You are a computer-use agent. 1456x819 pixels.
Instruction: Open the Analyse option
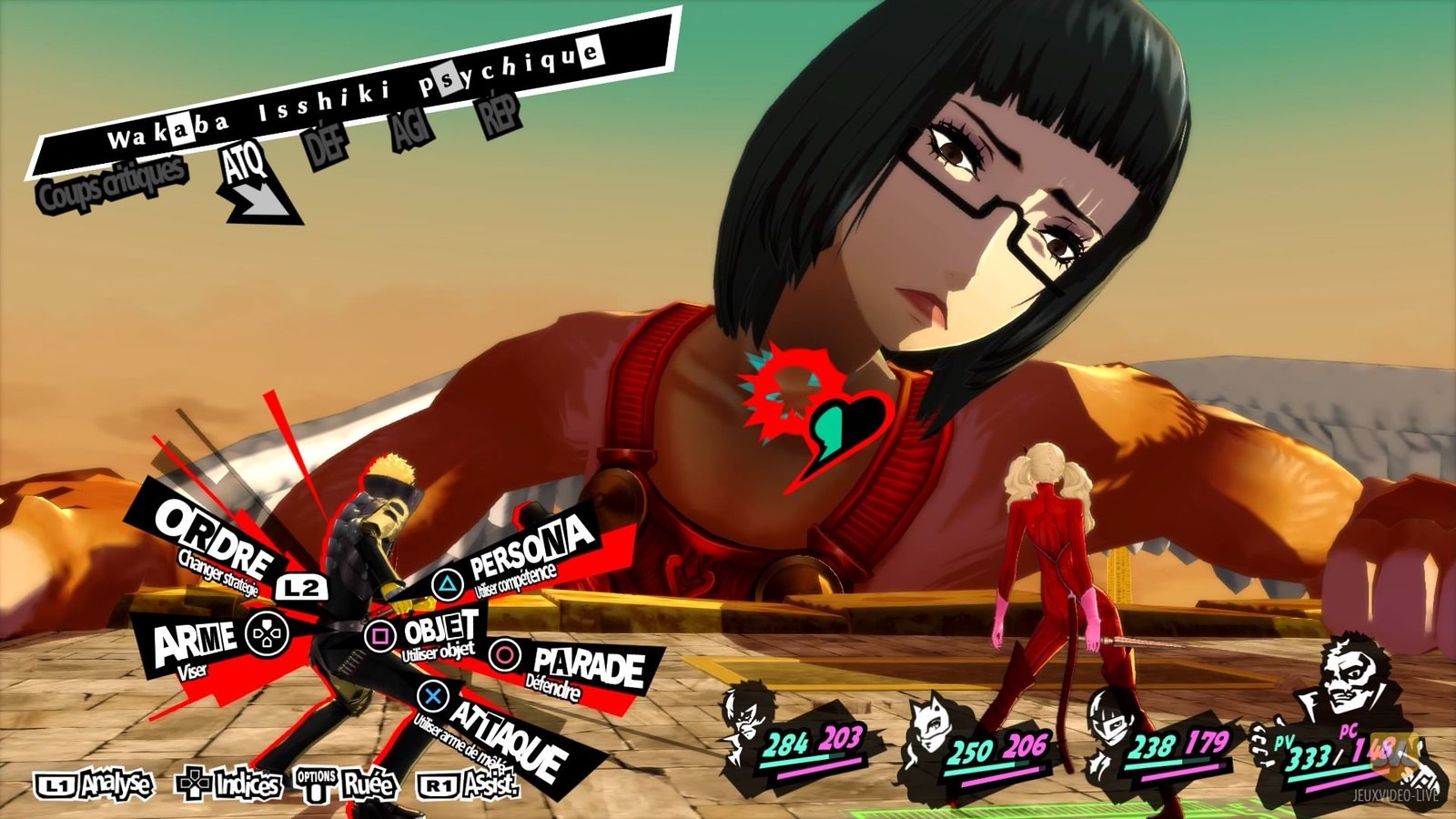coord(96,784)
